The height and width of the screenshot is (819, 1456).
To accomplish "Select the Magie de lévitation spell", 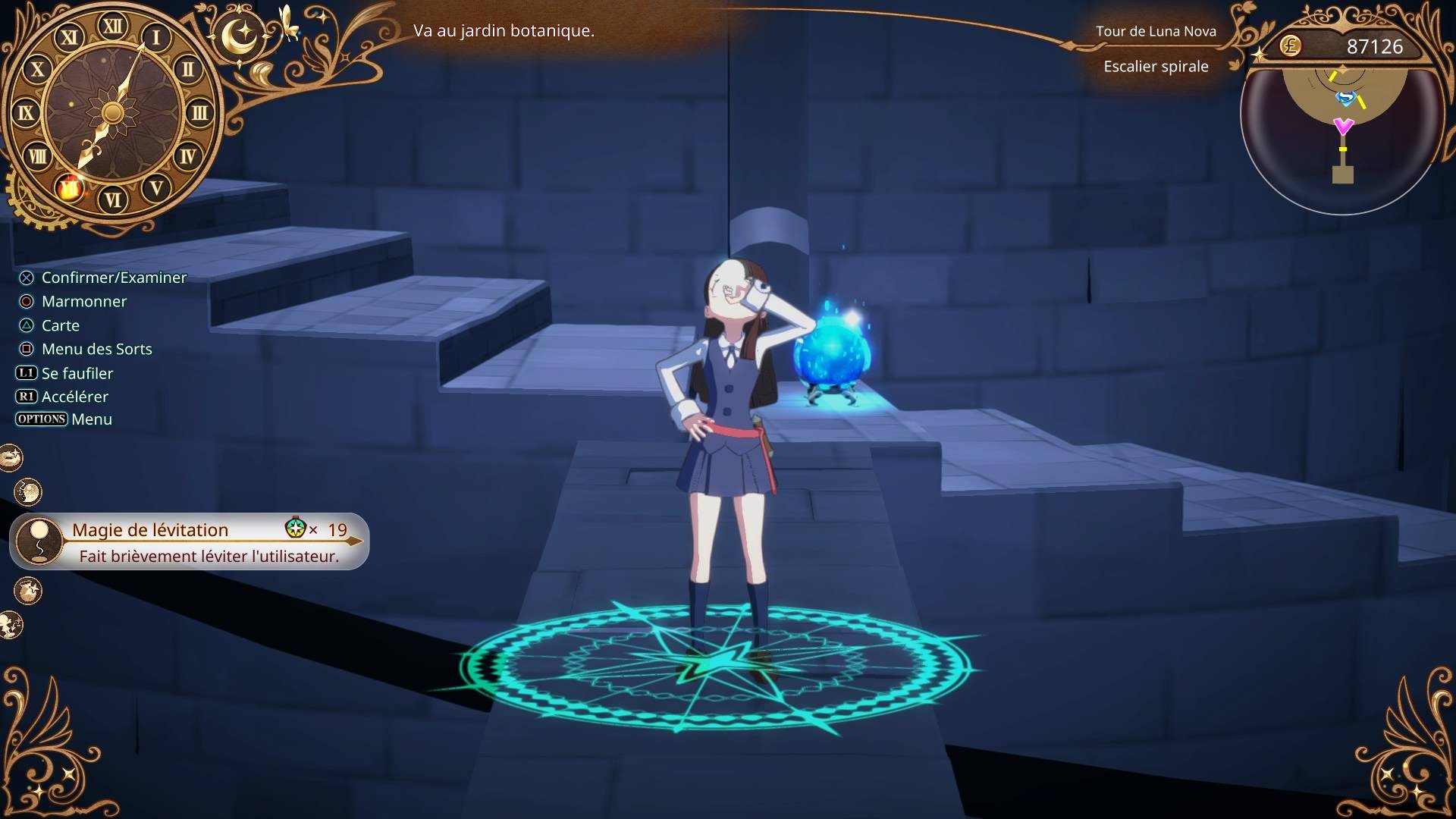I will point(190,541).
